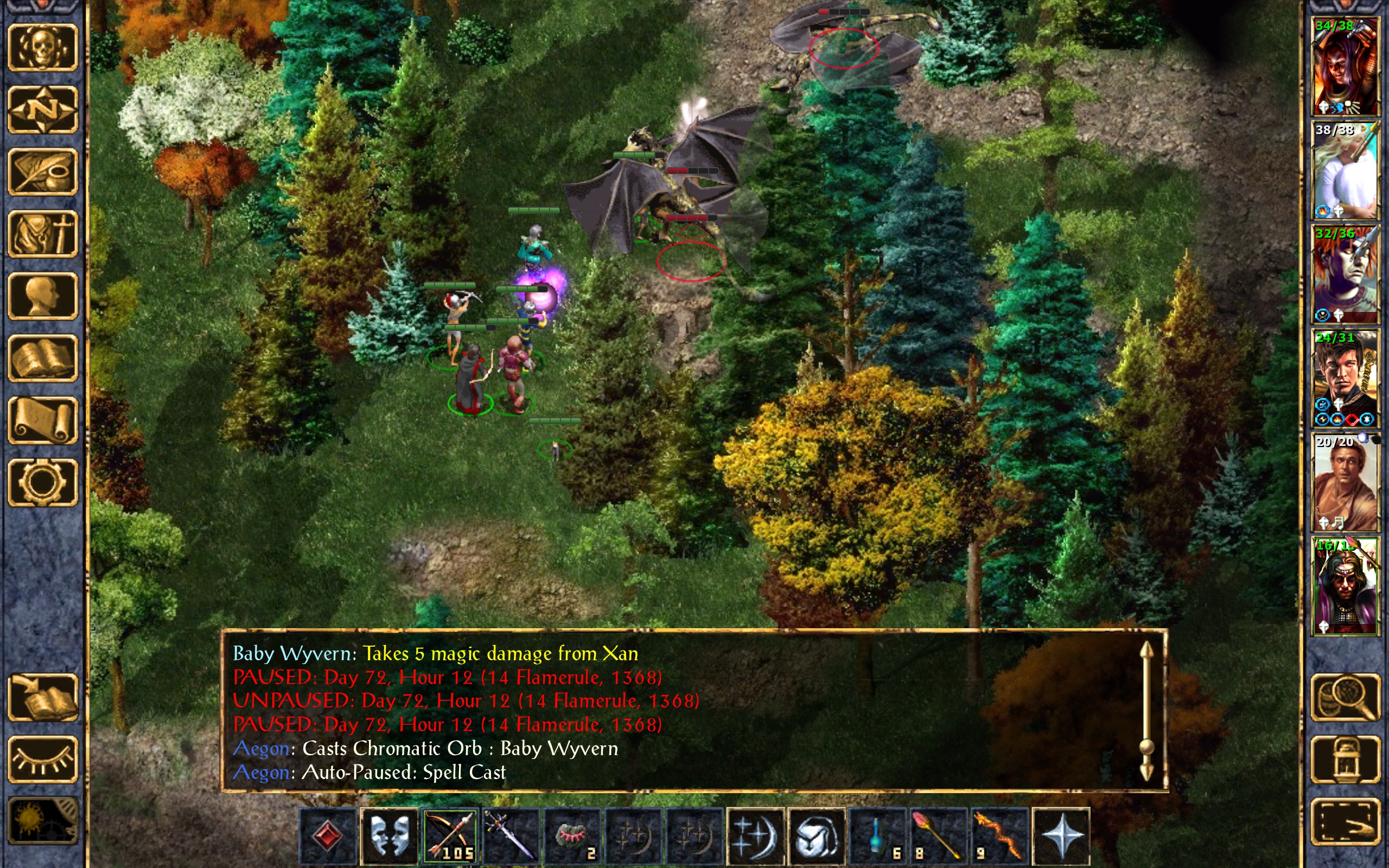Open the mage spellbook

coord(42,358)
